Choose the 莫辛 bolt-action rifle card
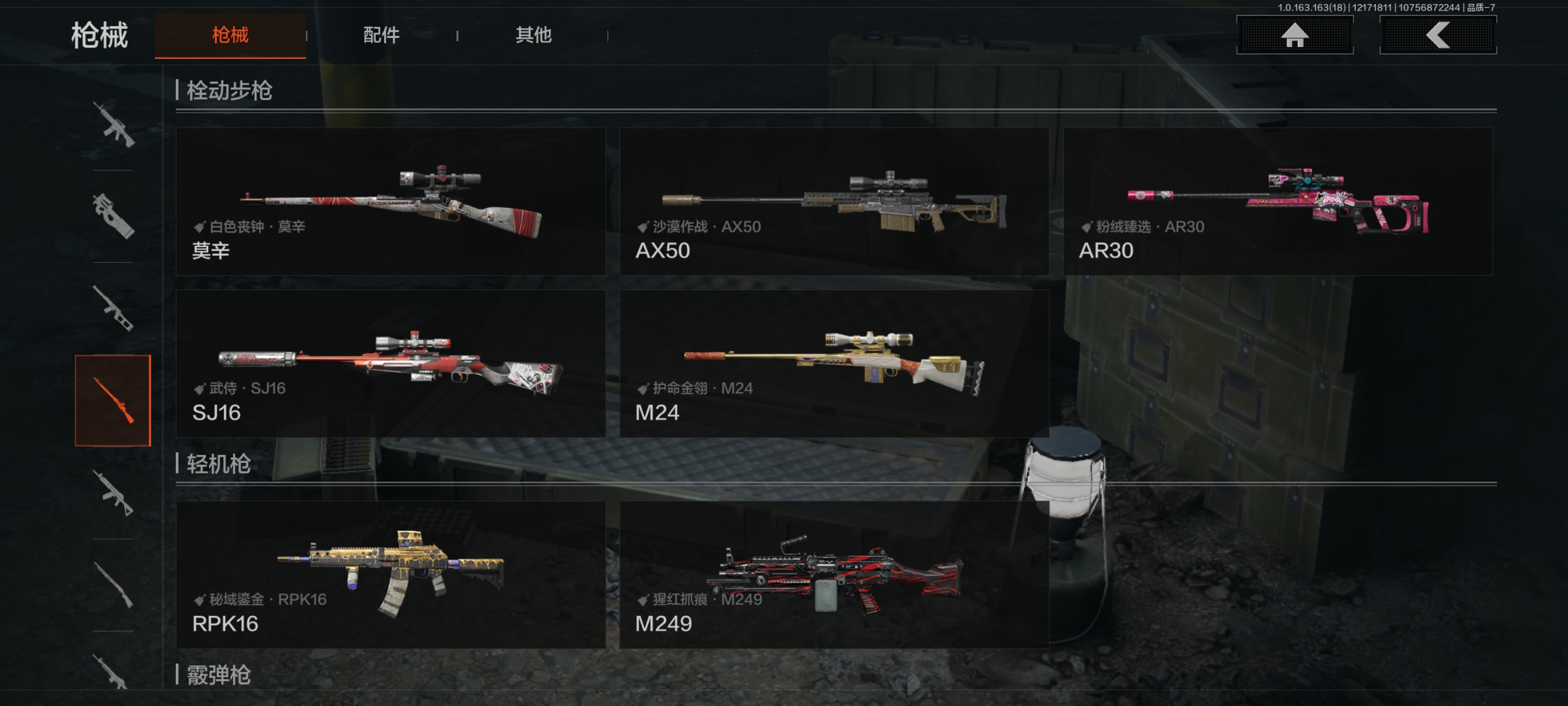 pyautogui.click(x=390, y=202)
